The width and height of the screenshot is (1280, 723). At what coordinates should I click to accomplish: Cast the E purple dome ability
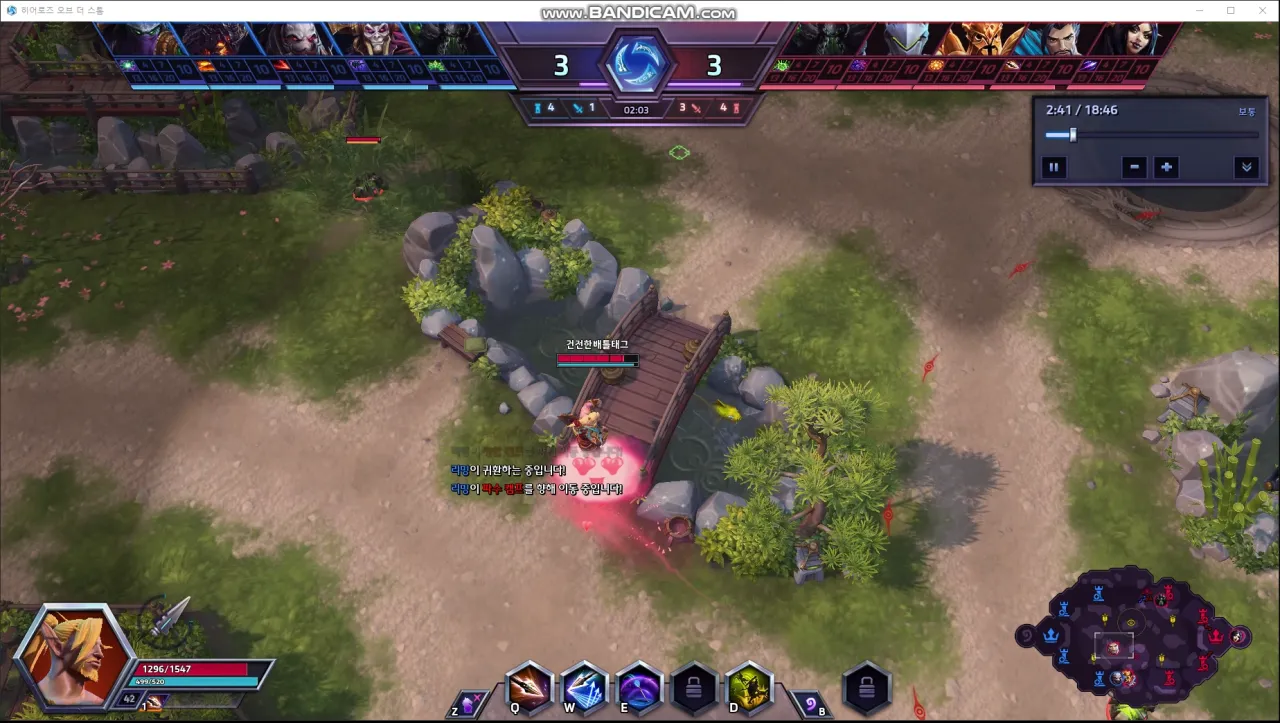tap(639, 688)
